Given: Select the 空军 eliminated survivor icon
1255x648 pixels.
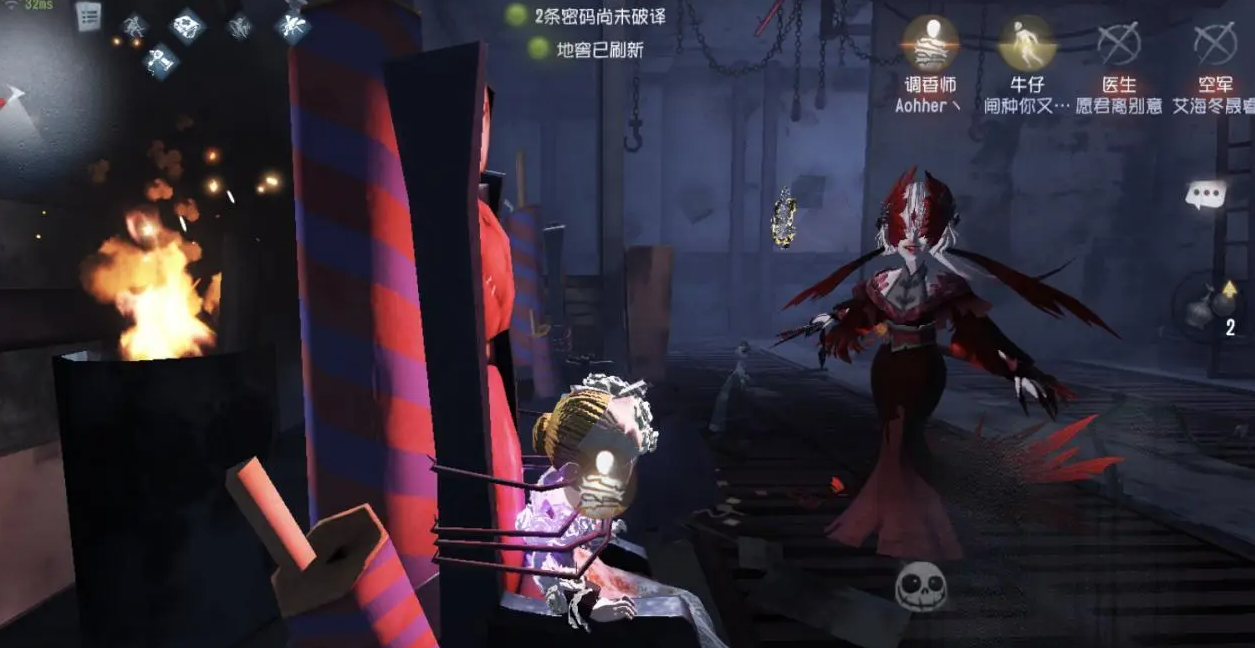Looking at the screenshot, I should (x=1215, y=42).
